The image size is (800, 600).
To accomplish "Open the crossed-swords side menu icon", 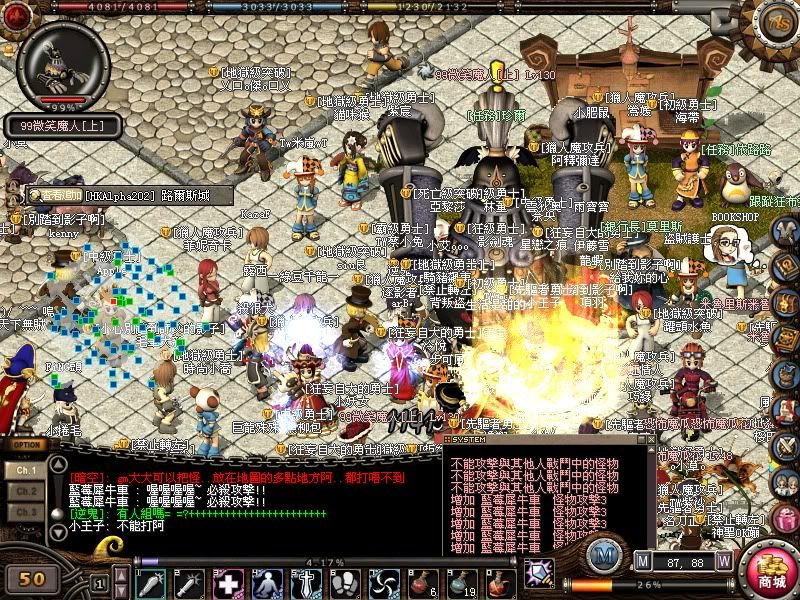I will (x=787, y=444).
